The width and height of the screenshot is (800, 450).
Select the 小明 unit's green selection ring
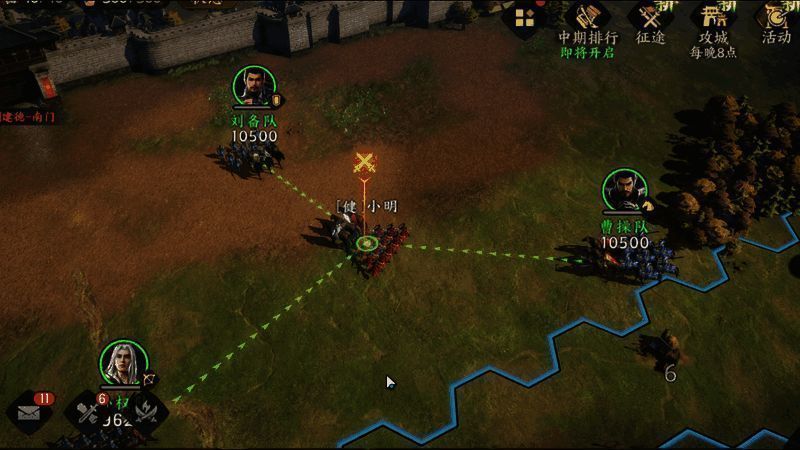coord(366,242)
